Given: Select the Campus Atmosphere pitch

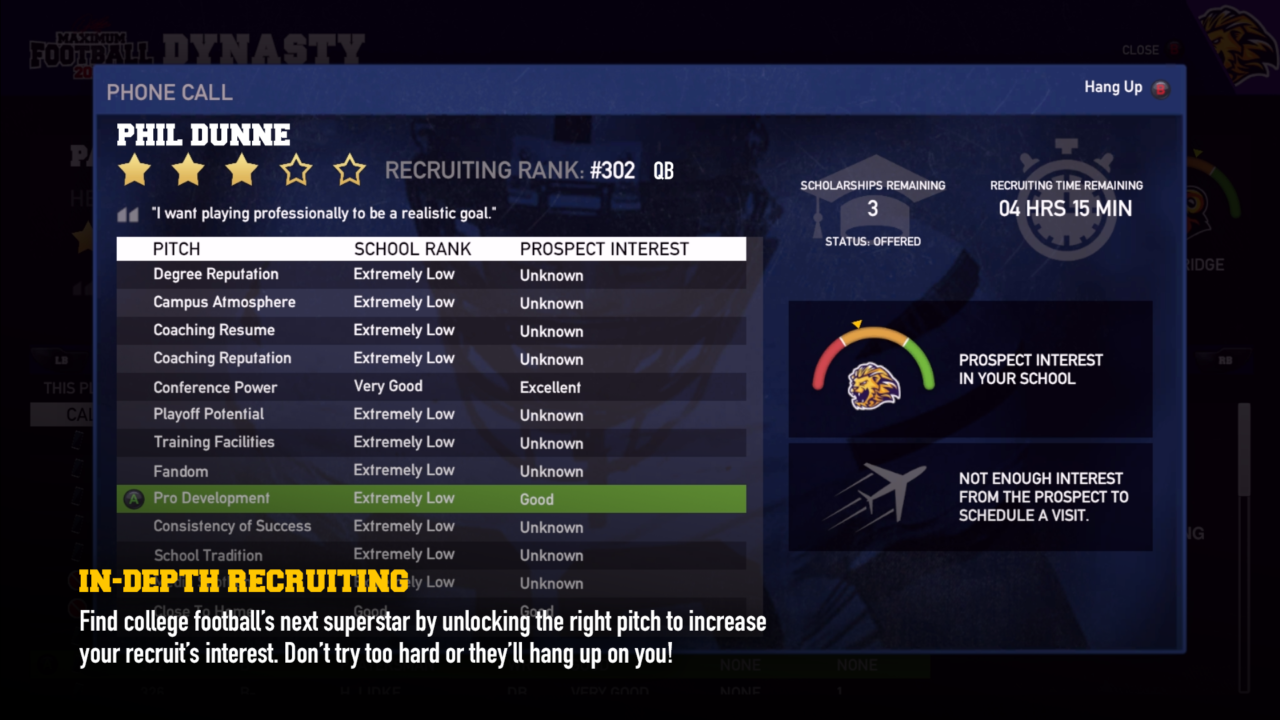Looking at the screenshot, I should [224, 302].
